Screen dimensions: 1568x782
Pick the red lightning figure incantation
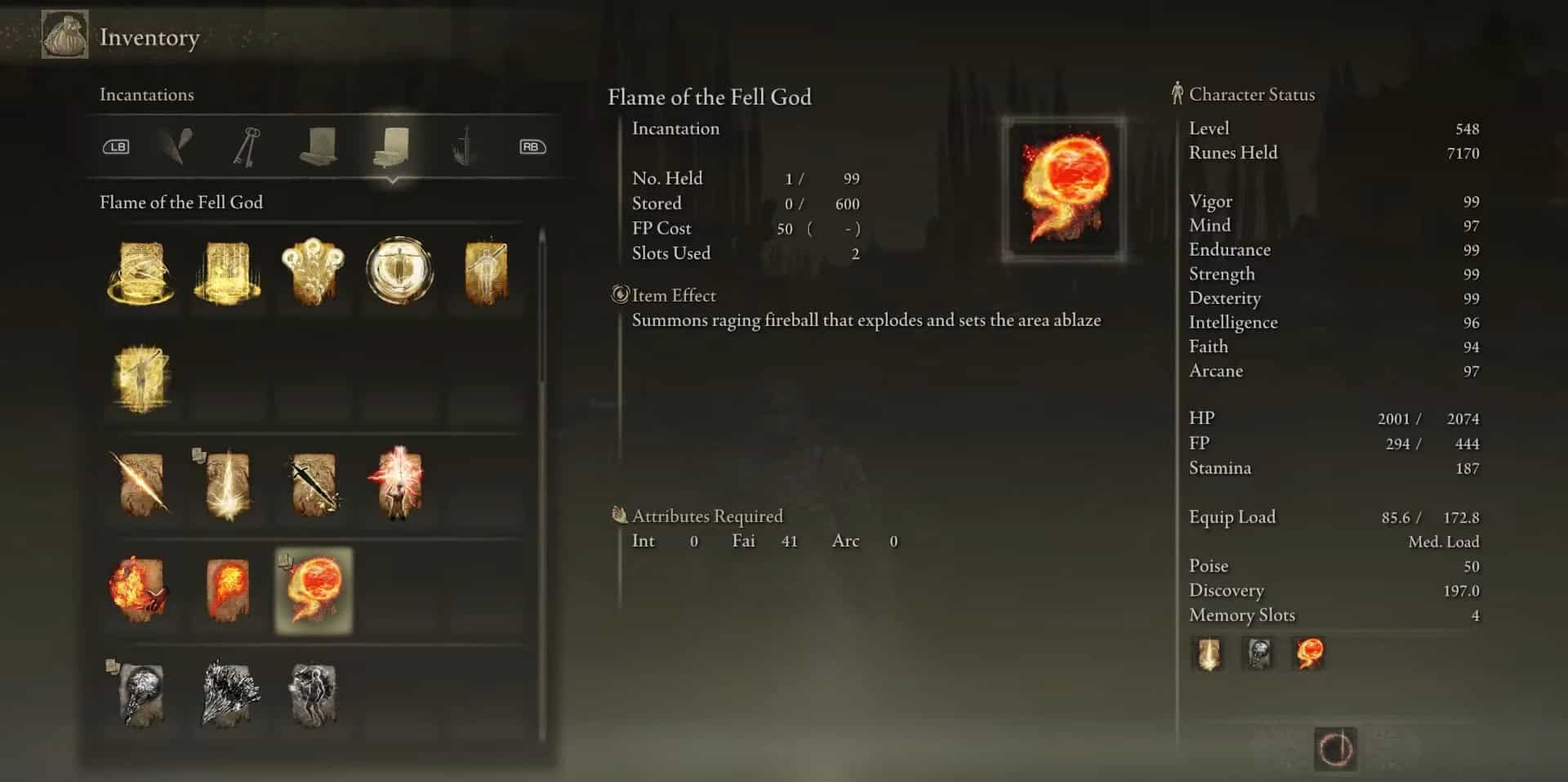click(399, 484)
